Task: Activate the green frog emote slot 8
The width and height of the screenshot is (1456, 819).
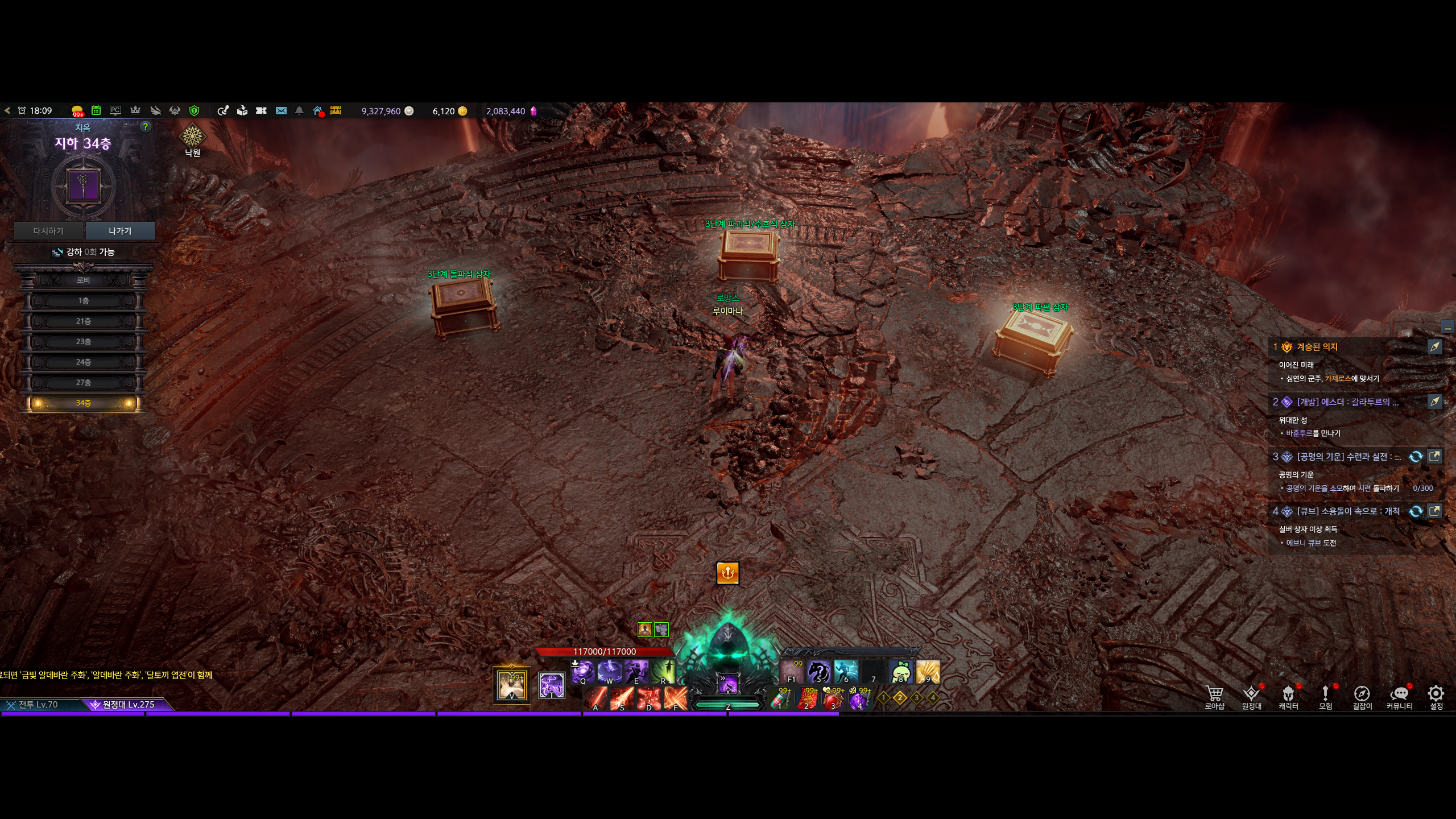Action: (901, 672)
